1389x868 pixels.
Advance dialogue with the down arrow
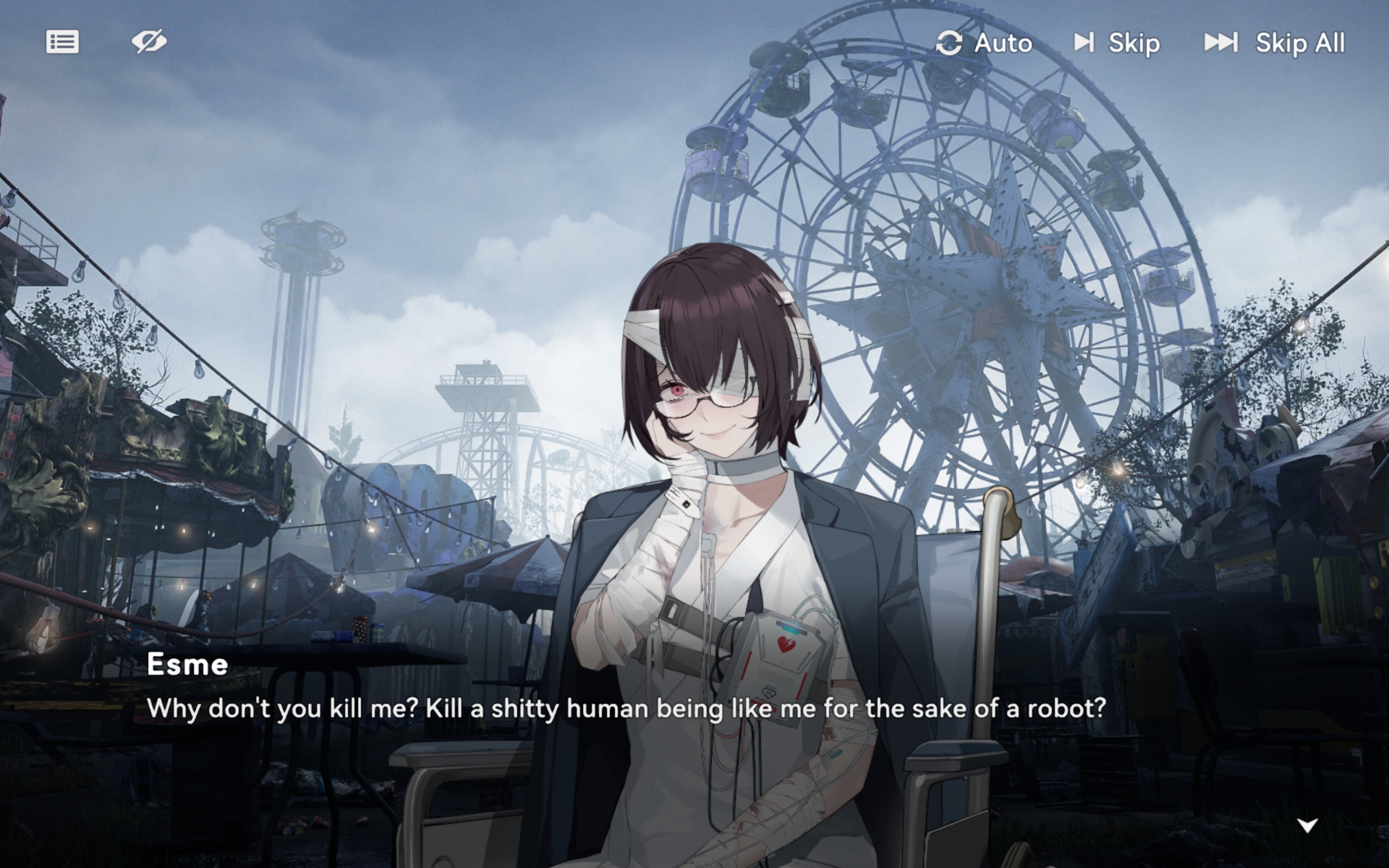tap(1307, 826)
